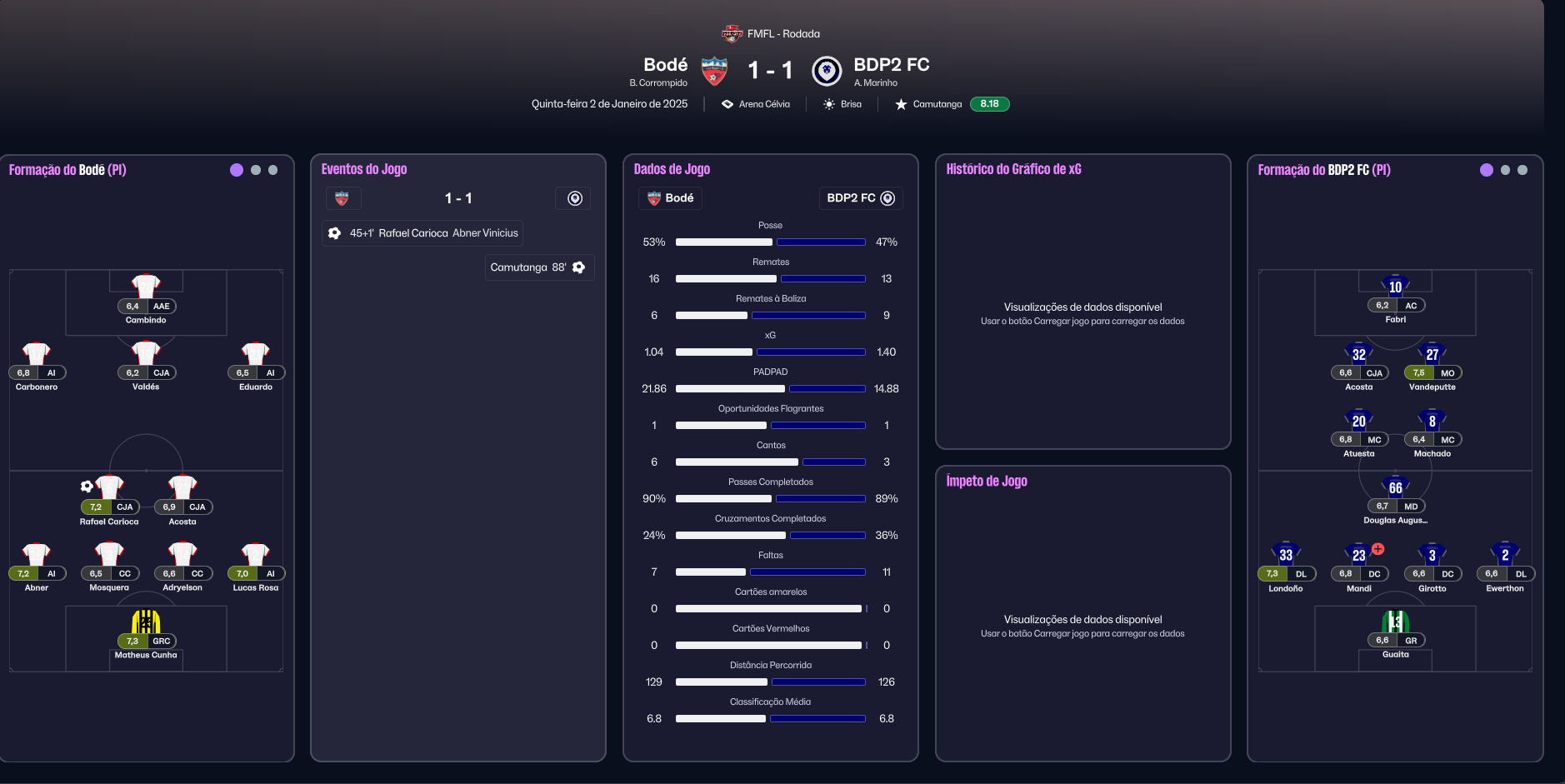Select goalkeeper Matheus Cunha in Bodé lineup
This screenshot has width=1565, height=784.
pyautogui.click(x=146, y=623)
